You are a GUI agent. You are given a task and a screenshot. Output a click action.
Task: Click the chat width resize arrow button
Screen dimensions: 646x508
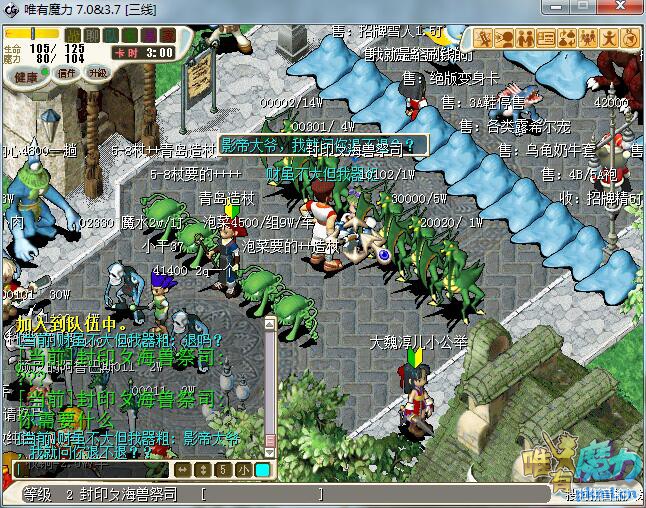click(183, 470)
